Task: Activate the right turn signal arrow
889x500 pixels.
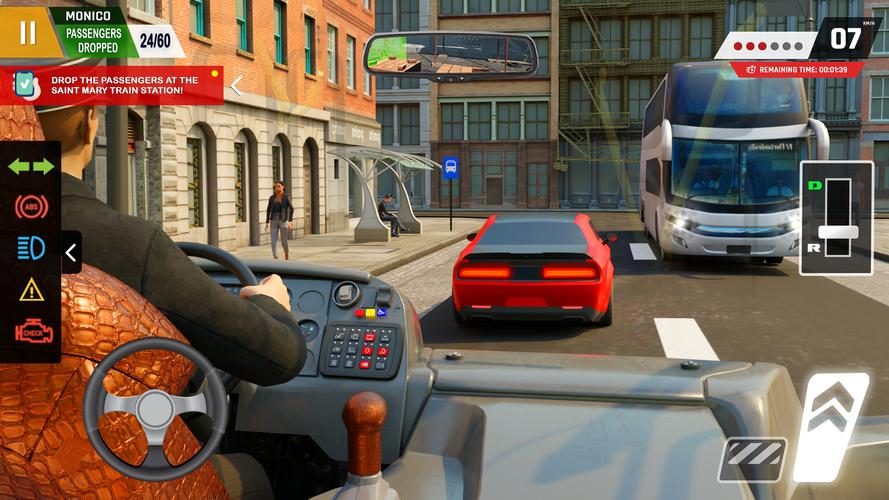Action: click(44, 166)
